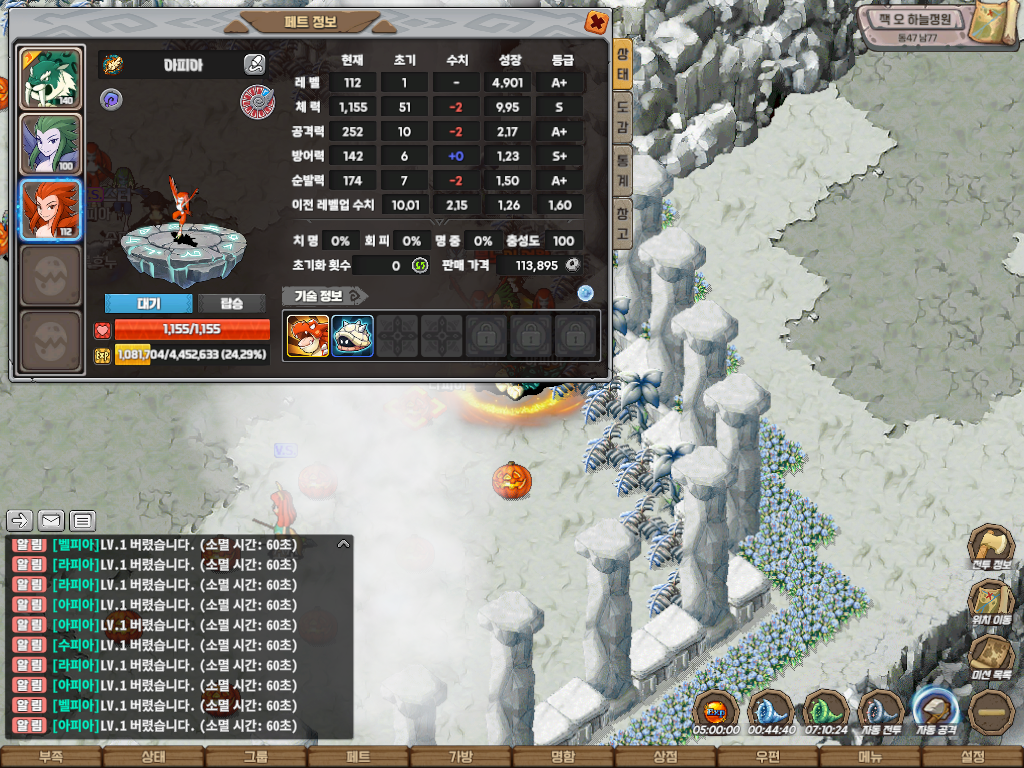Select the orange dinosaur pet skill icon
The width and height of the screenshot is (1024, 768).
pos(308,336)
